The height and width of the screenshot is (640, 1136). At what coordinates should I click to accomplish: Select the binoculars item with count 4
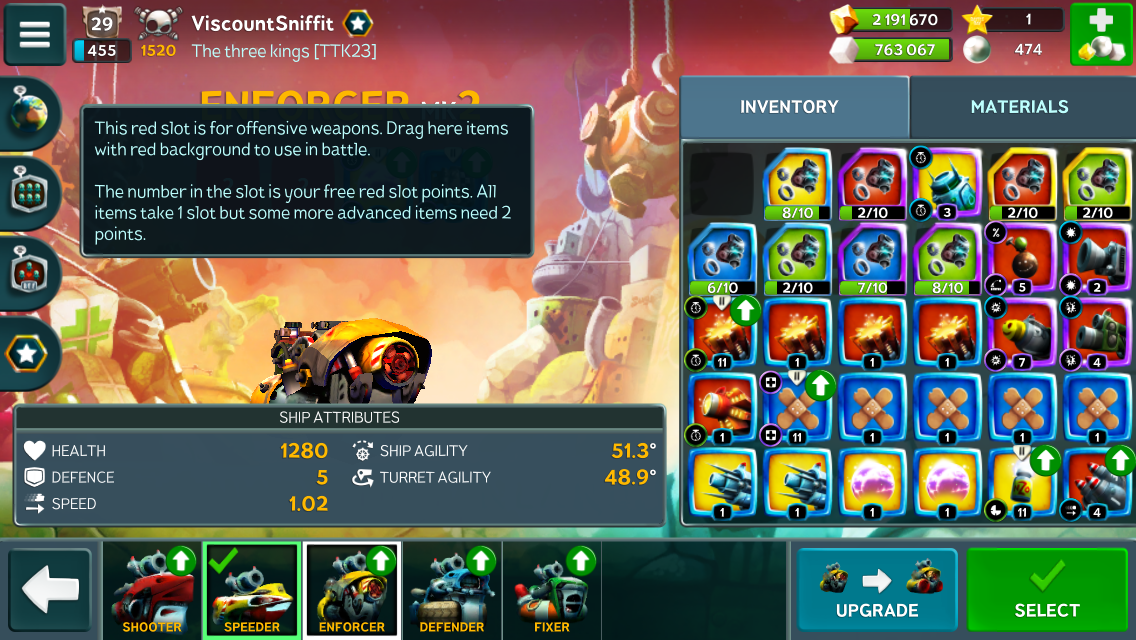[1097, 335]
